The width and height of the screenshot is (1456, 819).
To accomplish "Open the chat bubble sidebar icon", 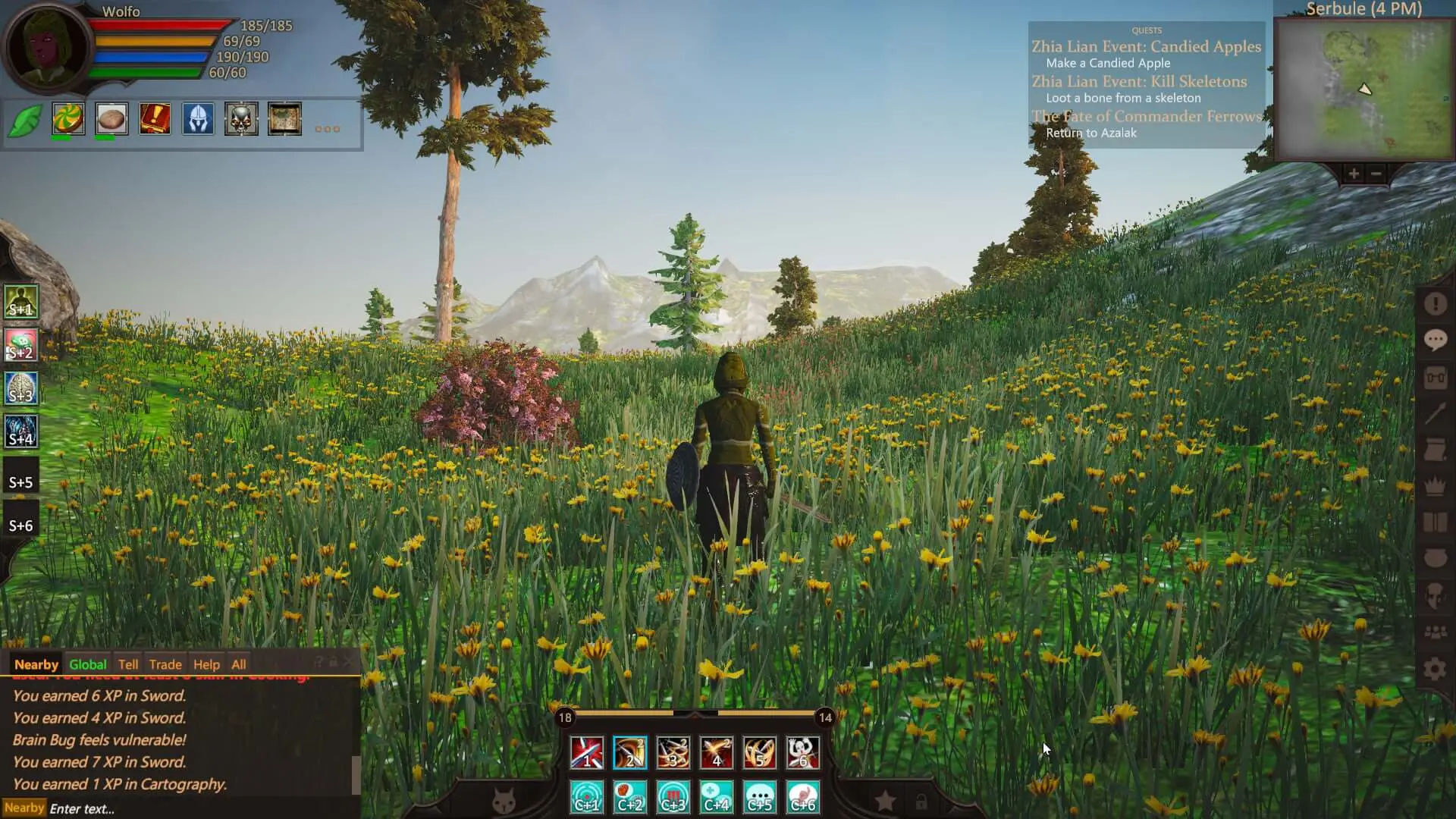I will click(x=1434, y=340).
